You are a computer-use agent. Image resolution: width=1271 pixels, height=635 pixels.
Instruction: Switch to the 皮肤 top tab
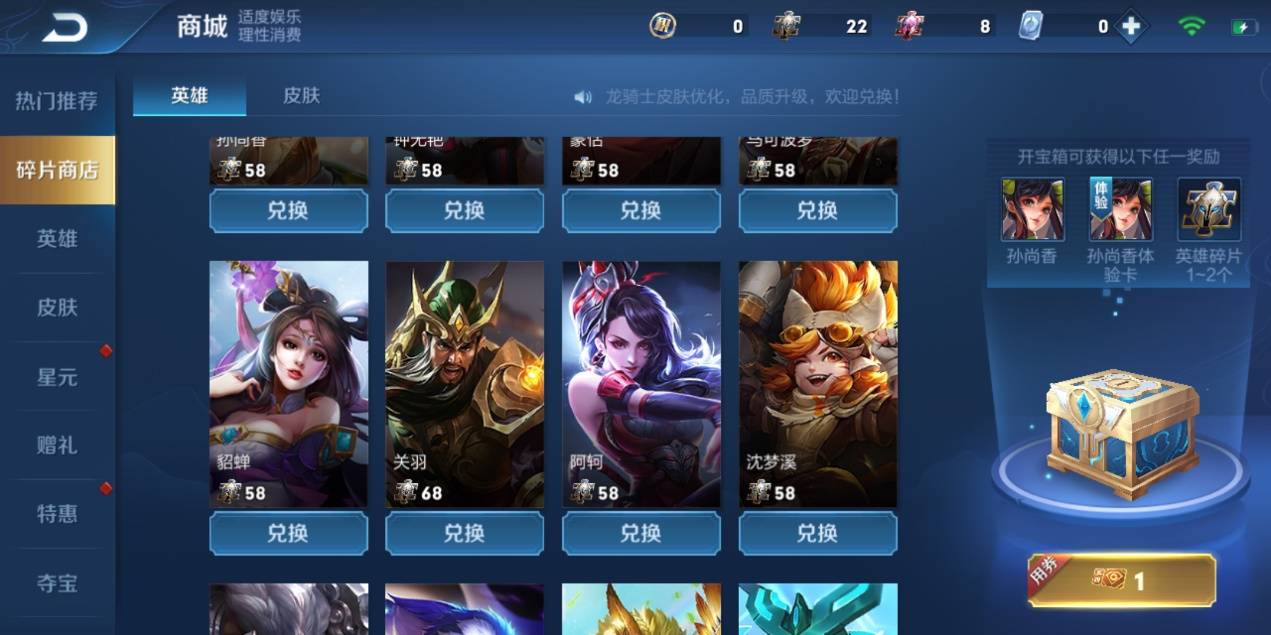pyautogui.click(x=301, y=96)
